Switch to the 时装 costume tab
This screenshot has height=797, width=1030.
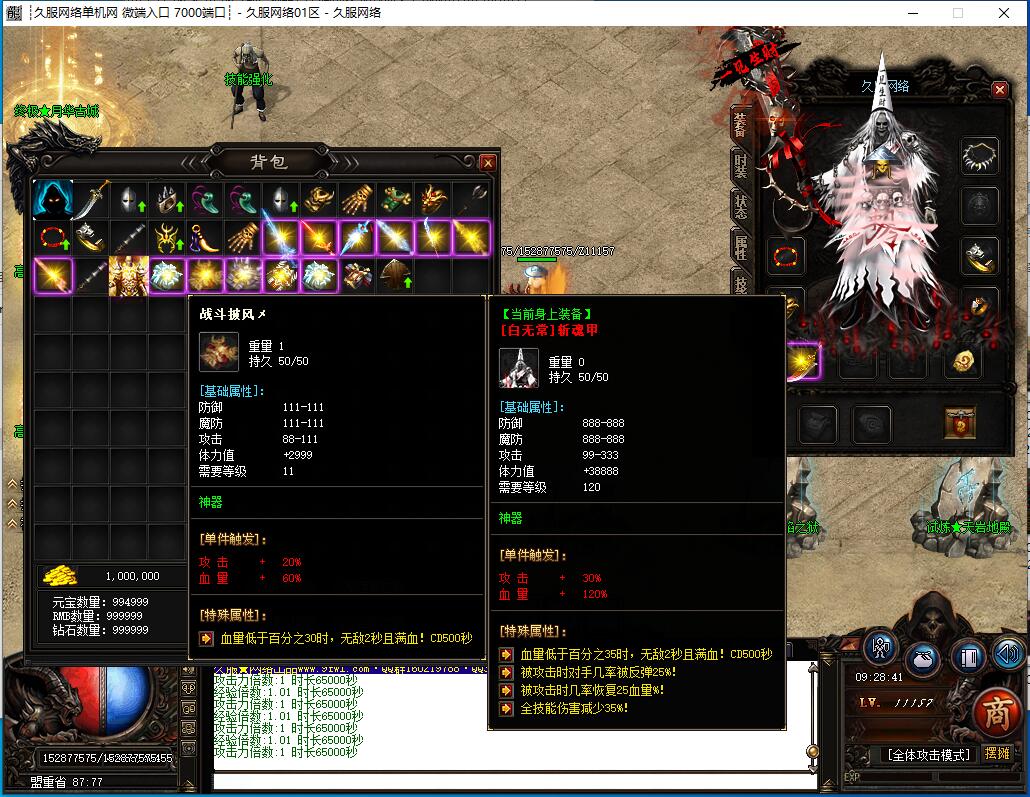[x=740, y=164]
